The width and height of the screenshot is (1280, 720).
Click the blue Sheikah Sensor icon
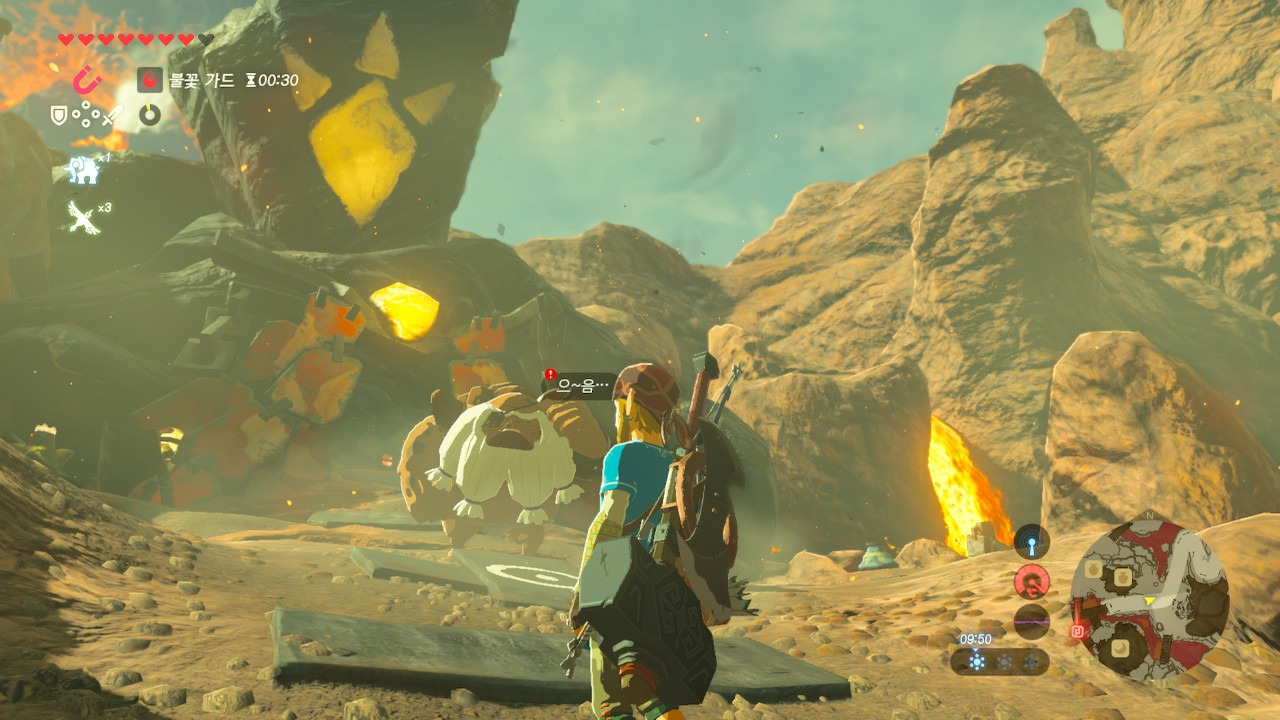(x=1031, y=541)
